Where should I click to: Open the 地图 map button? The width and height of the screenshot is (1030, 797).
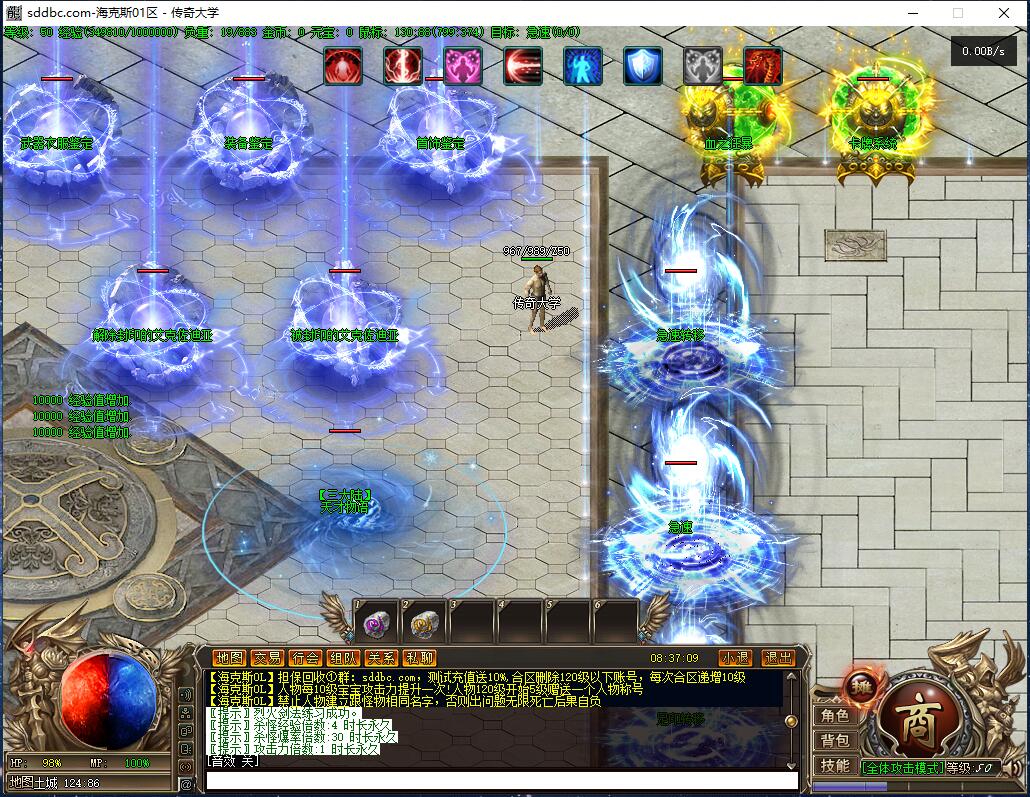click(x=230, y=658)
